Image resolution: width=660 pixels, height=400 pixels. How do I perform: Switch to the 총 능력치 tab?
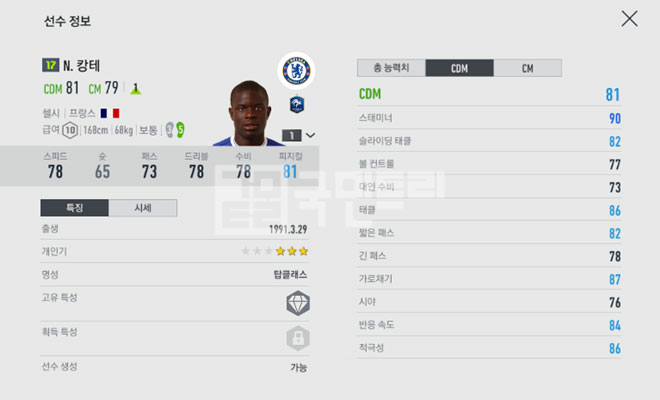click(391, 68)
